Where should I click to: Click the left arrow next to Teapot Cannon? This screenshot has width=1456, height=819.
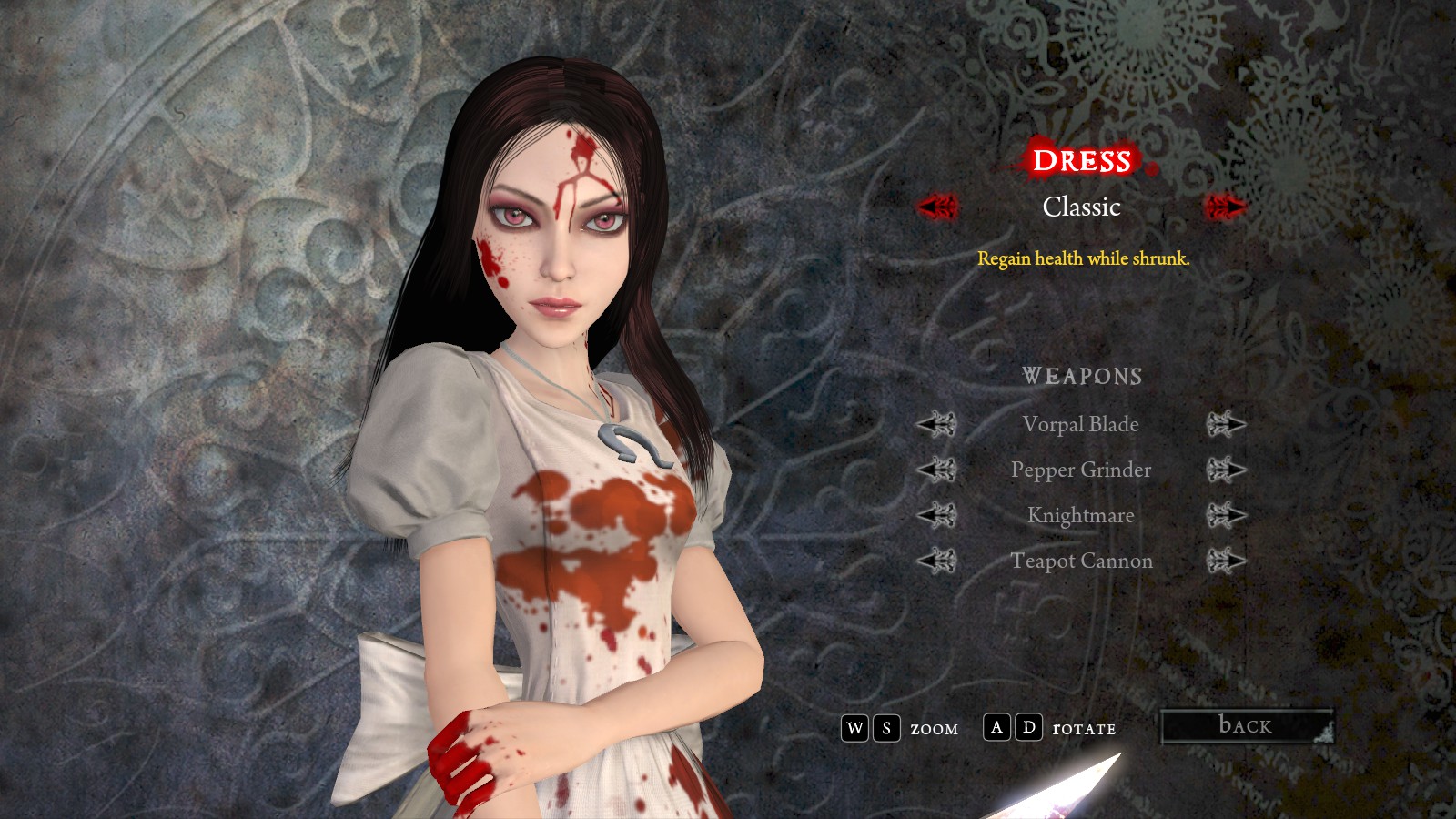(x=937, y=561)
